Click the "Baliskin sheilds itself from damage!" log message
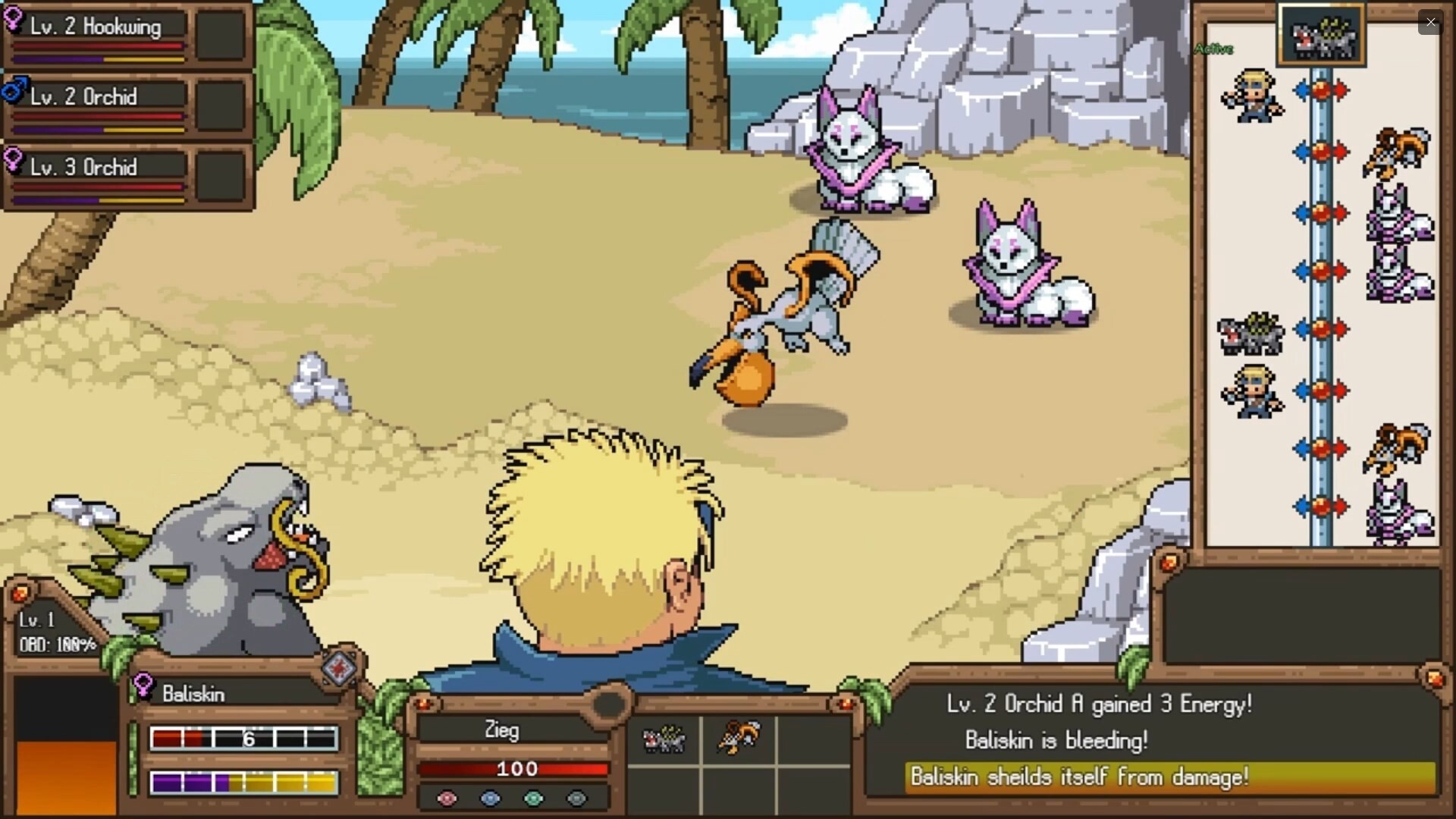 click(x=1081, y=777)
